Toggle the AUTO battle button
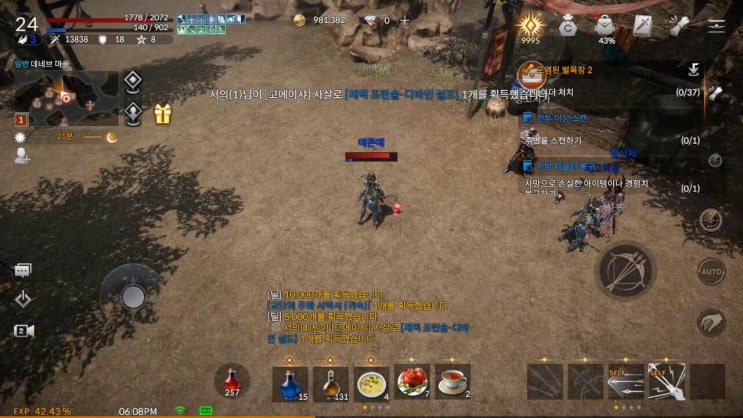Viewport: 743px width, 418px height. click(711, 271)
